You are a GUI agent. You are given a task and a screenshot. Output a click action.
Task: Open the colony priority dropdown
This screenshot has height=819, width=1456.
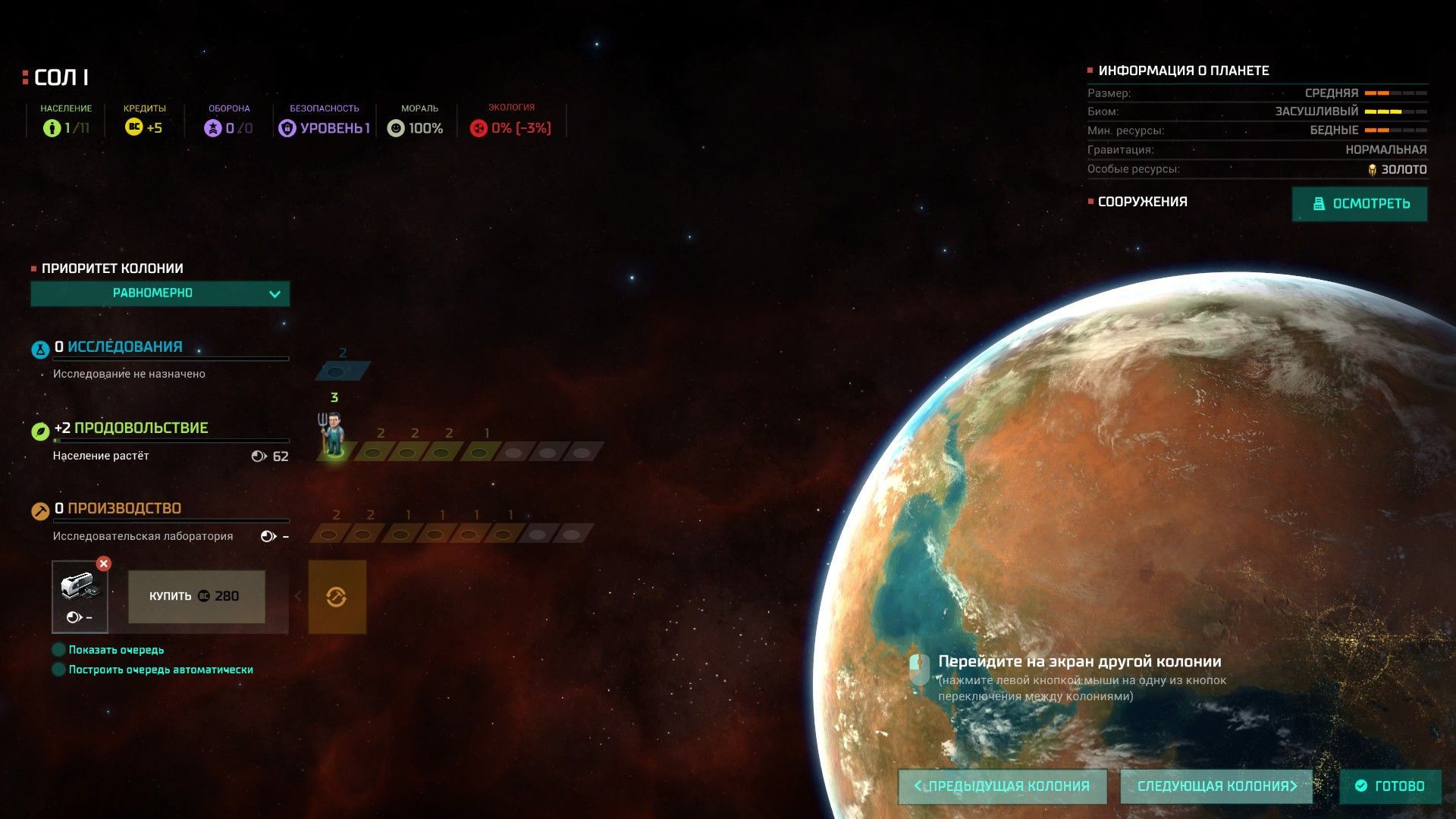[160, 293]
